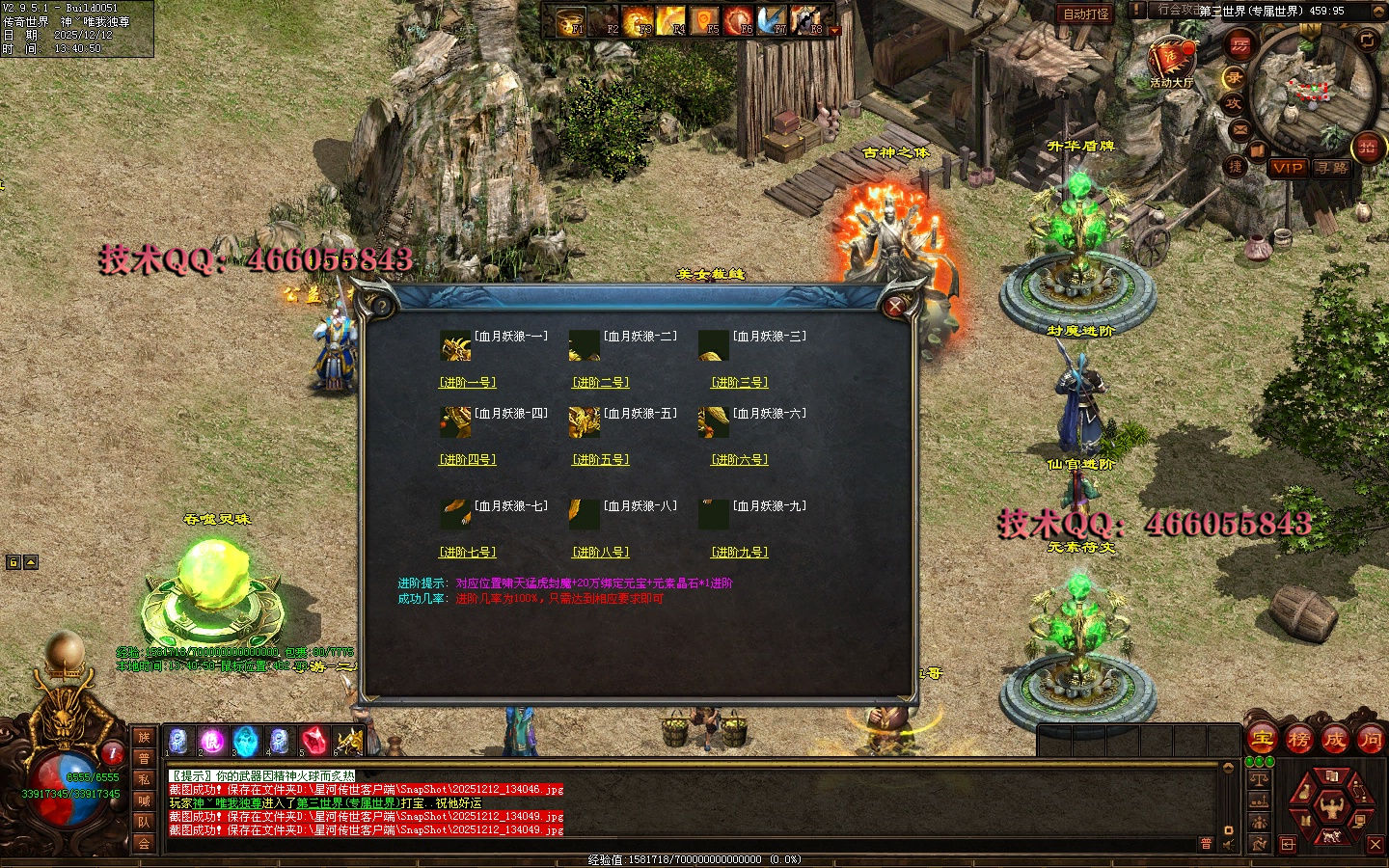Select the 进阶七号 upgrade link
Screen dimensions: 1389x868
click(x=468, y=553)
